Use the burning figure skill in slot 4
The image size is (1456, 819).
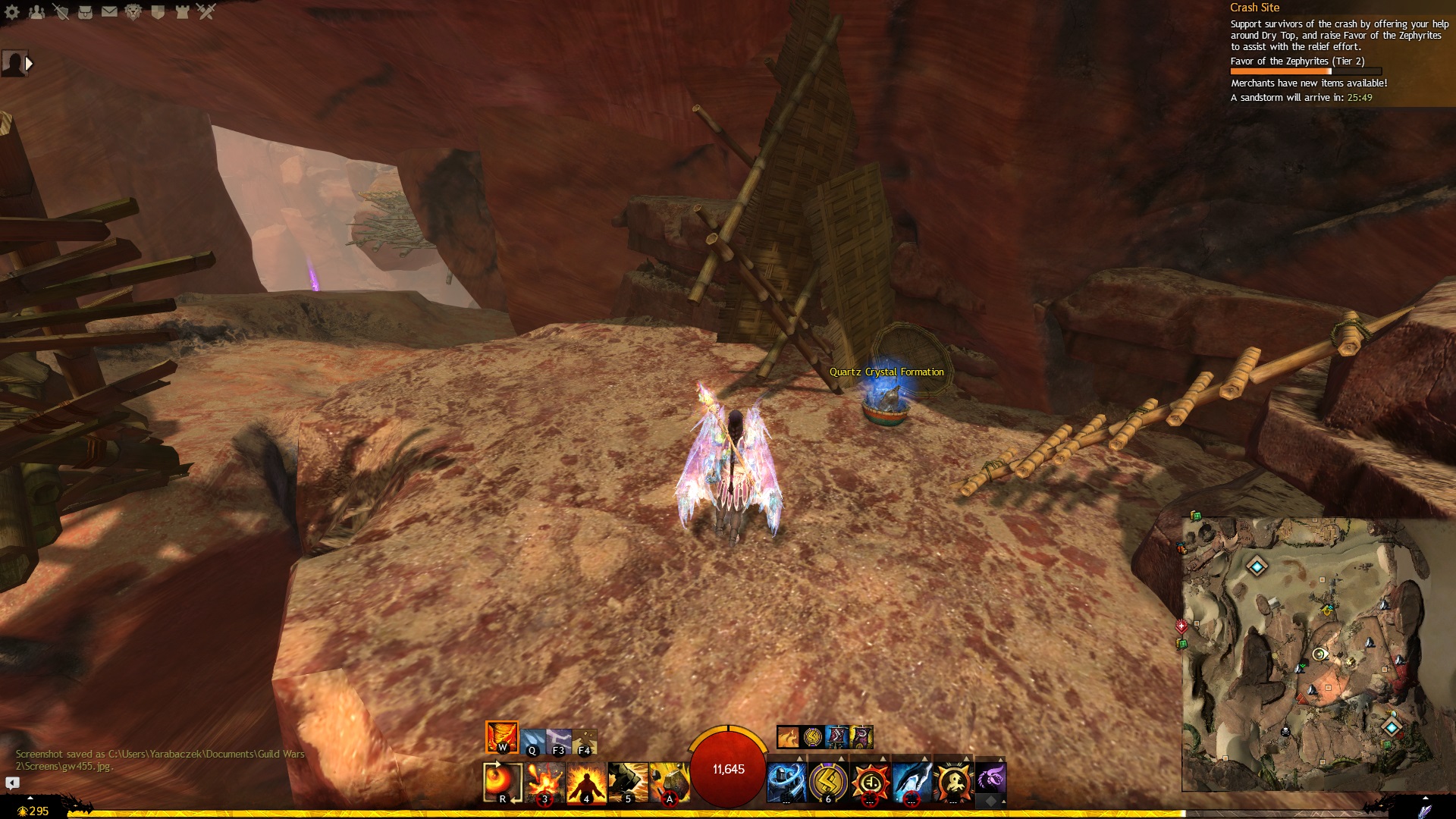tap(586, 782)
